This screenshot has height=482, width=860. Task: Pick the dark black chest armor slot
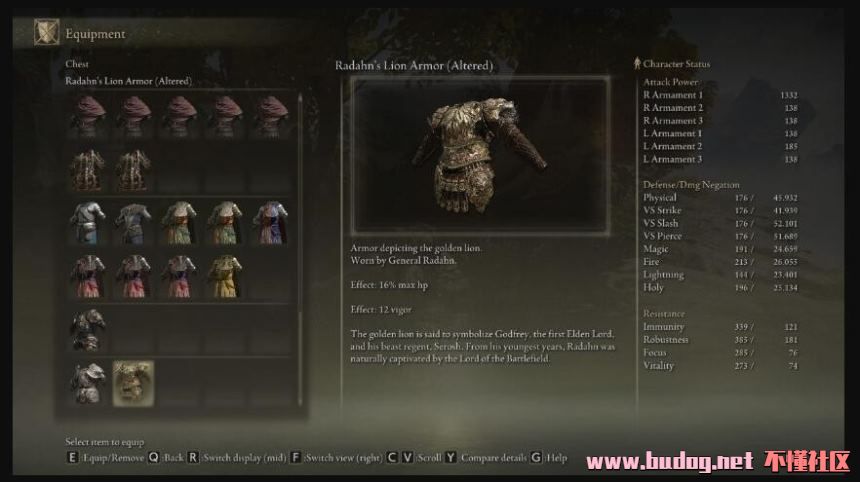point(87,329)
